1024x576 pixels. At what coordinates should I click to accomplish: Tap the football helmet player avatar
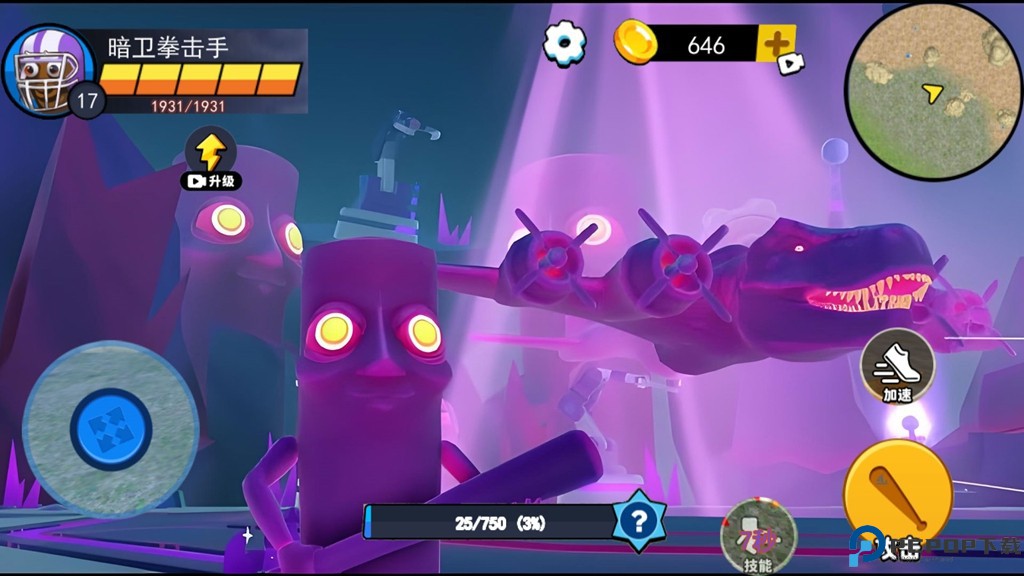tap(47, 72)
